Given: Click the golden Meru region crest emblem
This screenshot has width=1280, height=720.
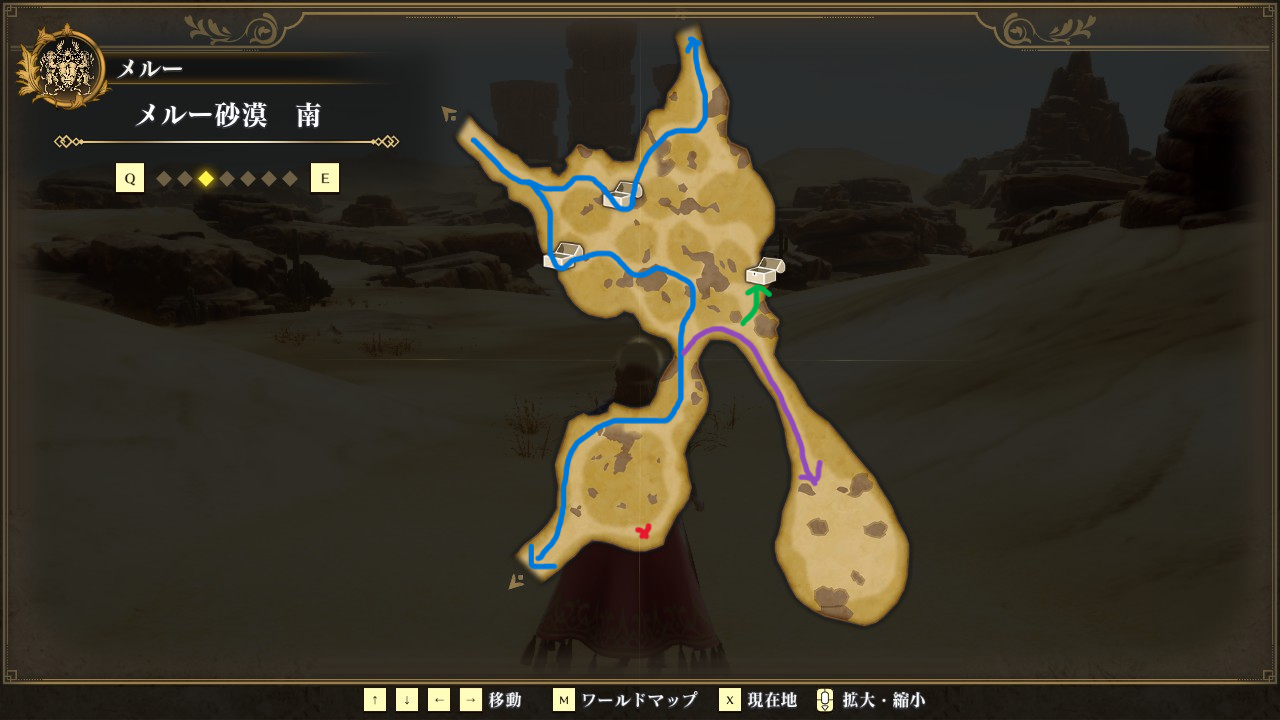Looking at the screenshot, I should (64, 70).
